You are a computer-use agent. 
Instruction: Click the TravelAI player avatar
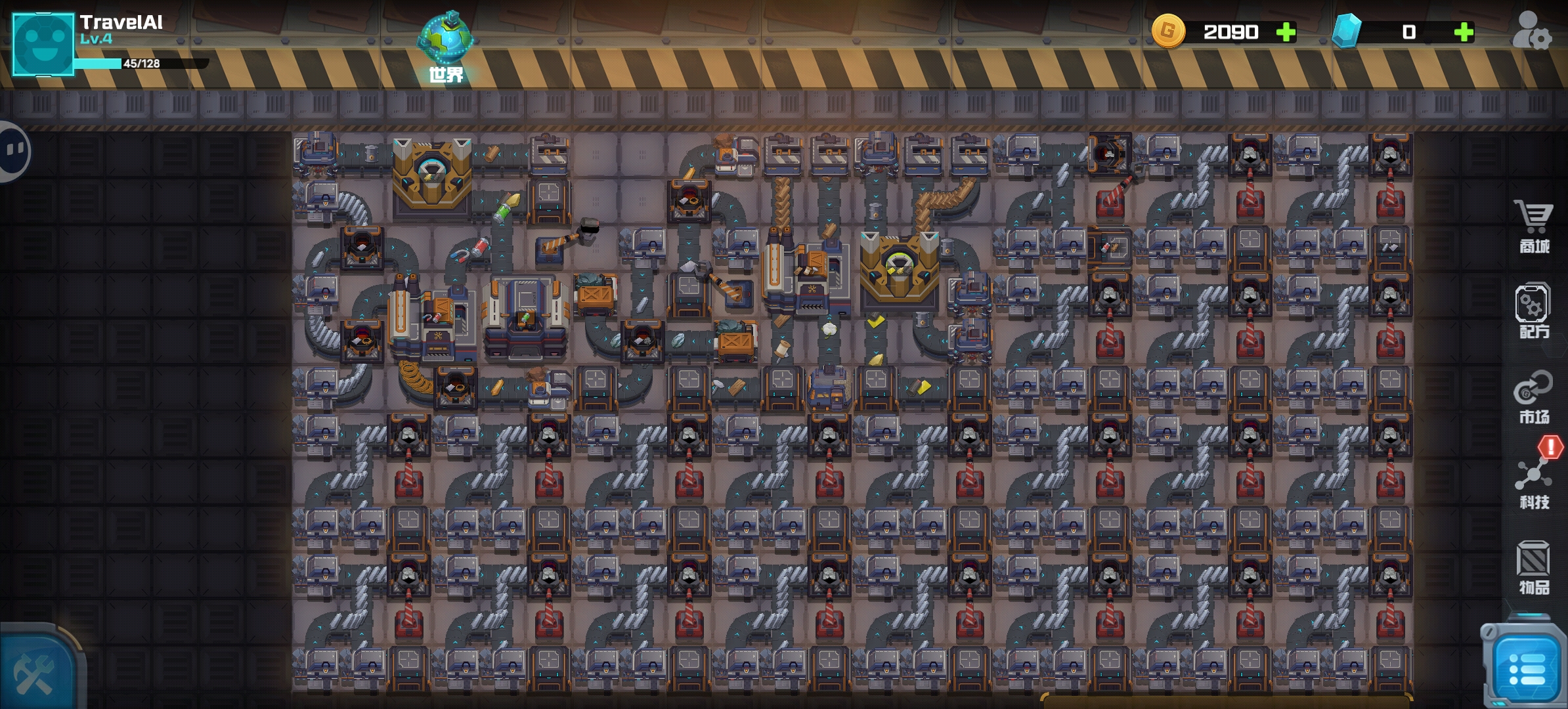coord(43,44)
